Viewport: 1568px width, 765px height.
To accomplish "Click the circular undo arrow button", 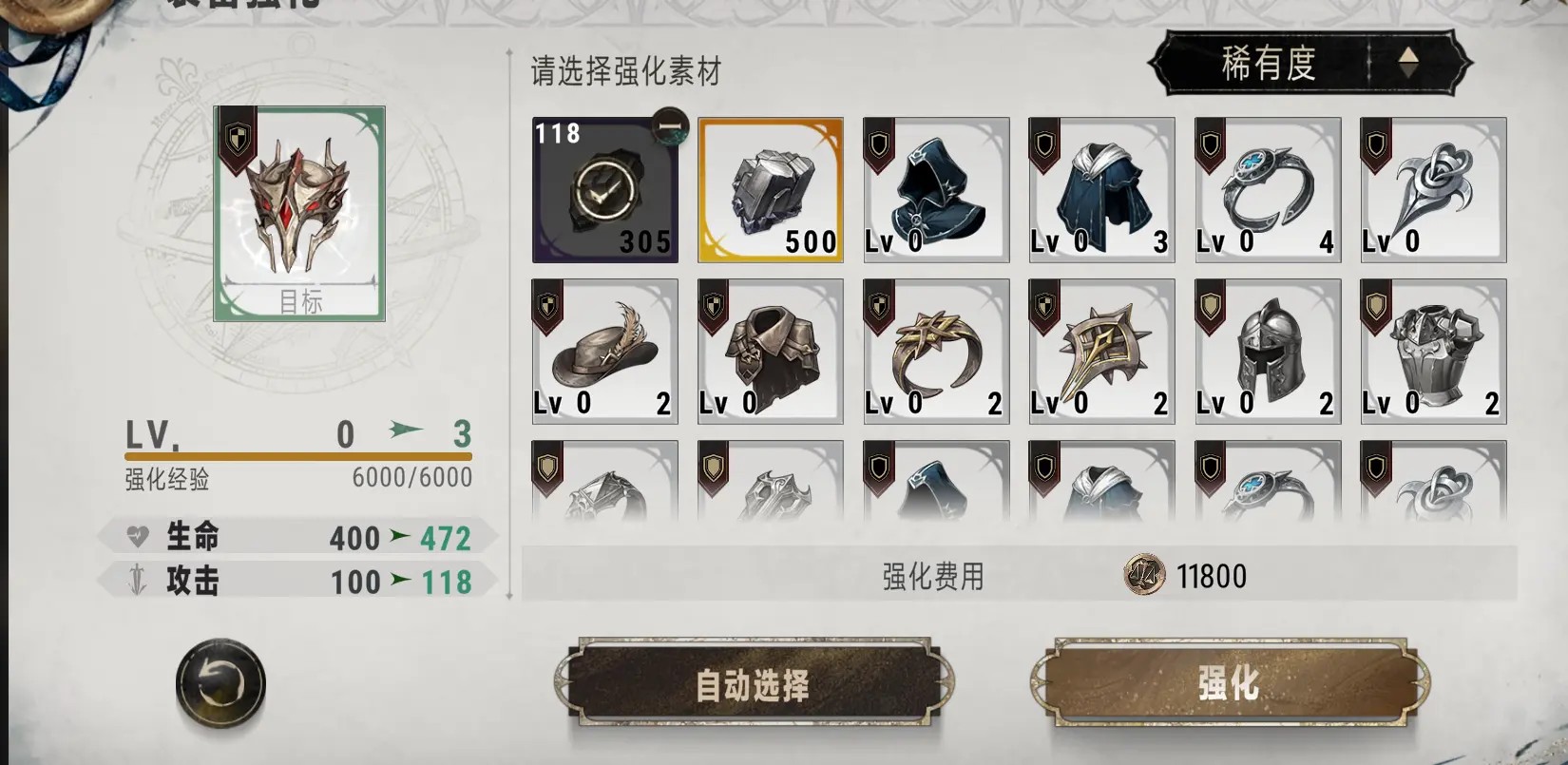I will (x=219, y=682).
